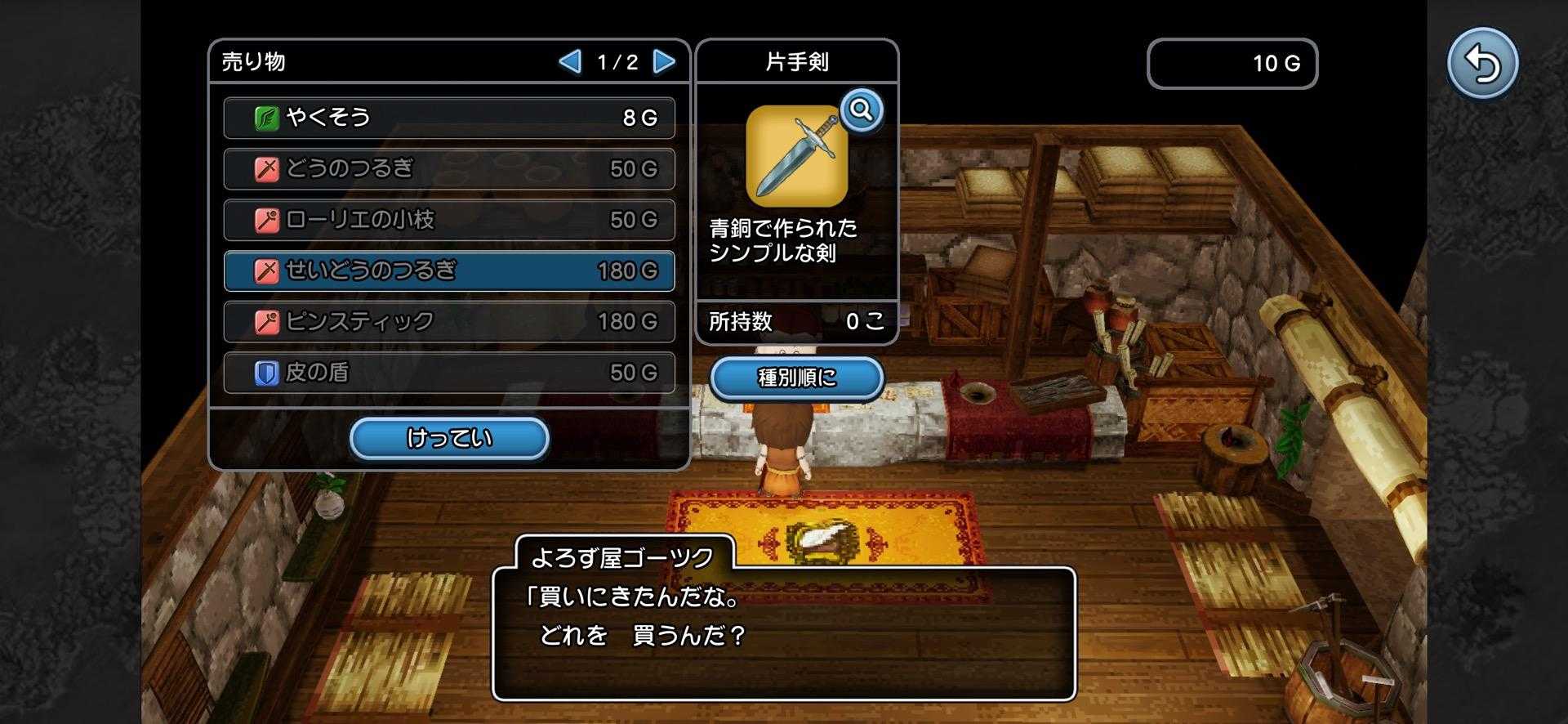Choose どうのつるぎ for 50 G
The height and width of the screenshot is (724, 1568).
(x=449, y=169)
